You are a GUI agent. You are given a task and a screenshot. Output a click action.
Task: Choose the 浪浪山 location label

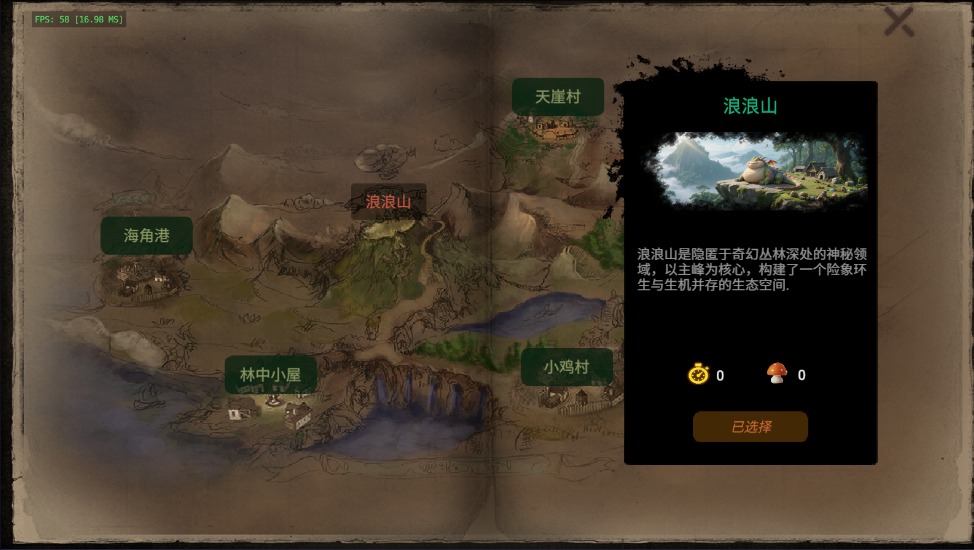coord(388,202)
